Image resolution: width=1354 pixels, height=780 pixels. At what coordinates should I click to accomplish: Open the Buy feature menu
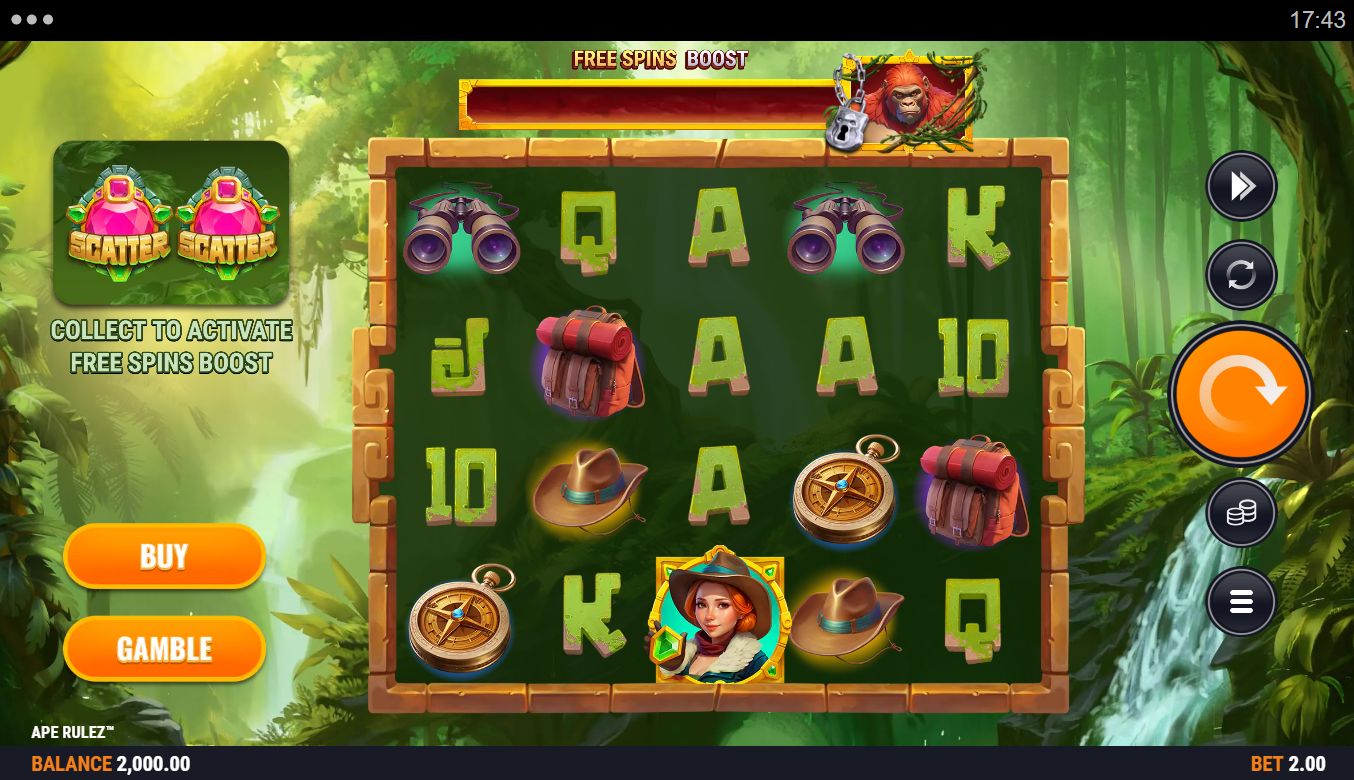(x=164, y=556)
